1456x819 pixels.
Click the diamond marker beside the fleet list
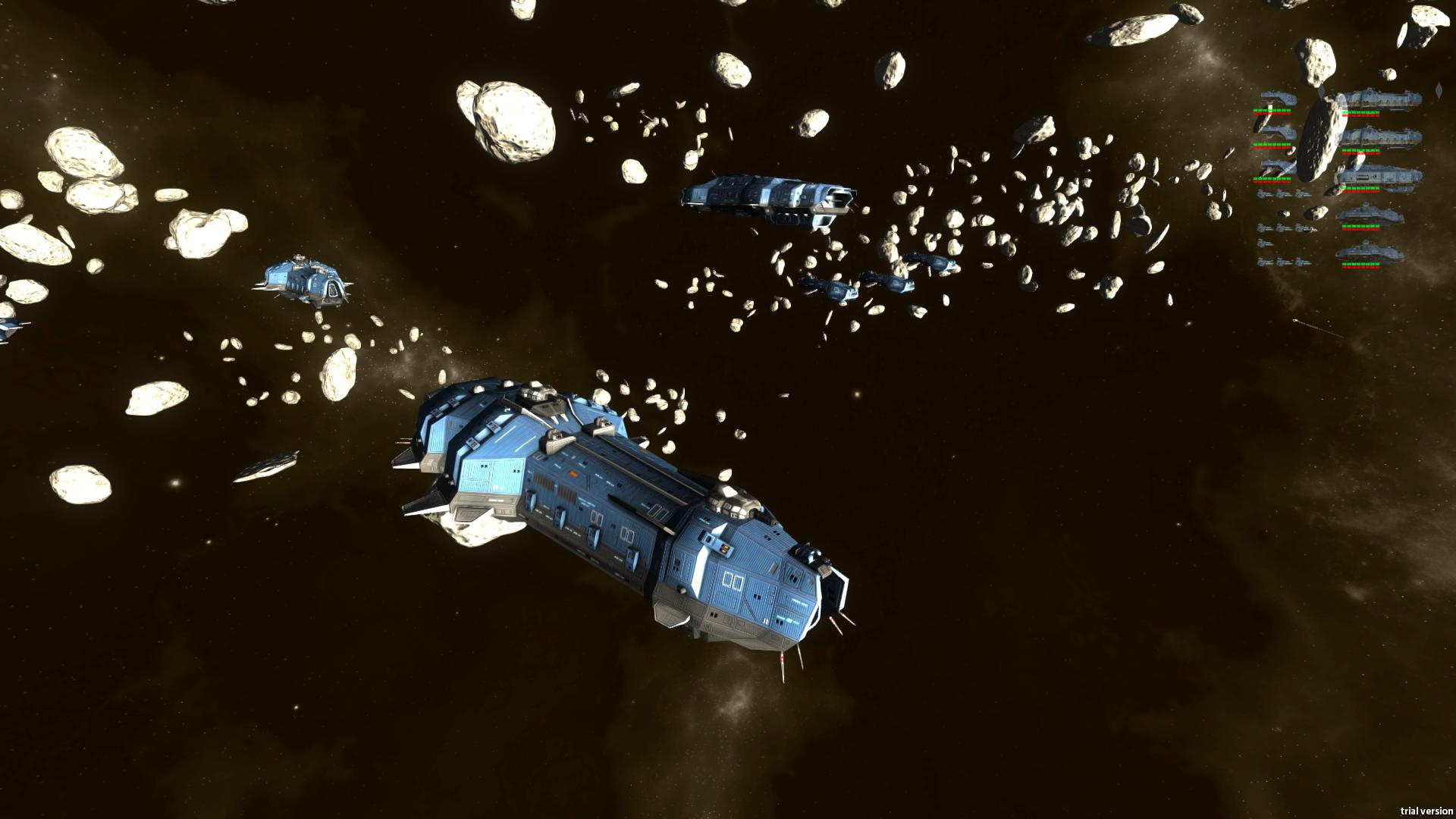1439,89
